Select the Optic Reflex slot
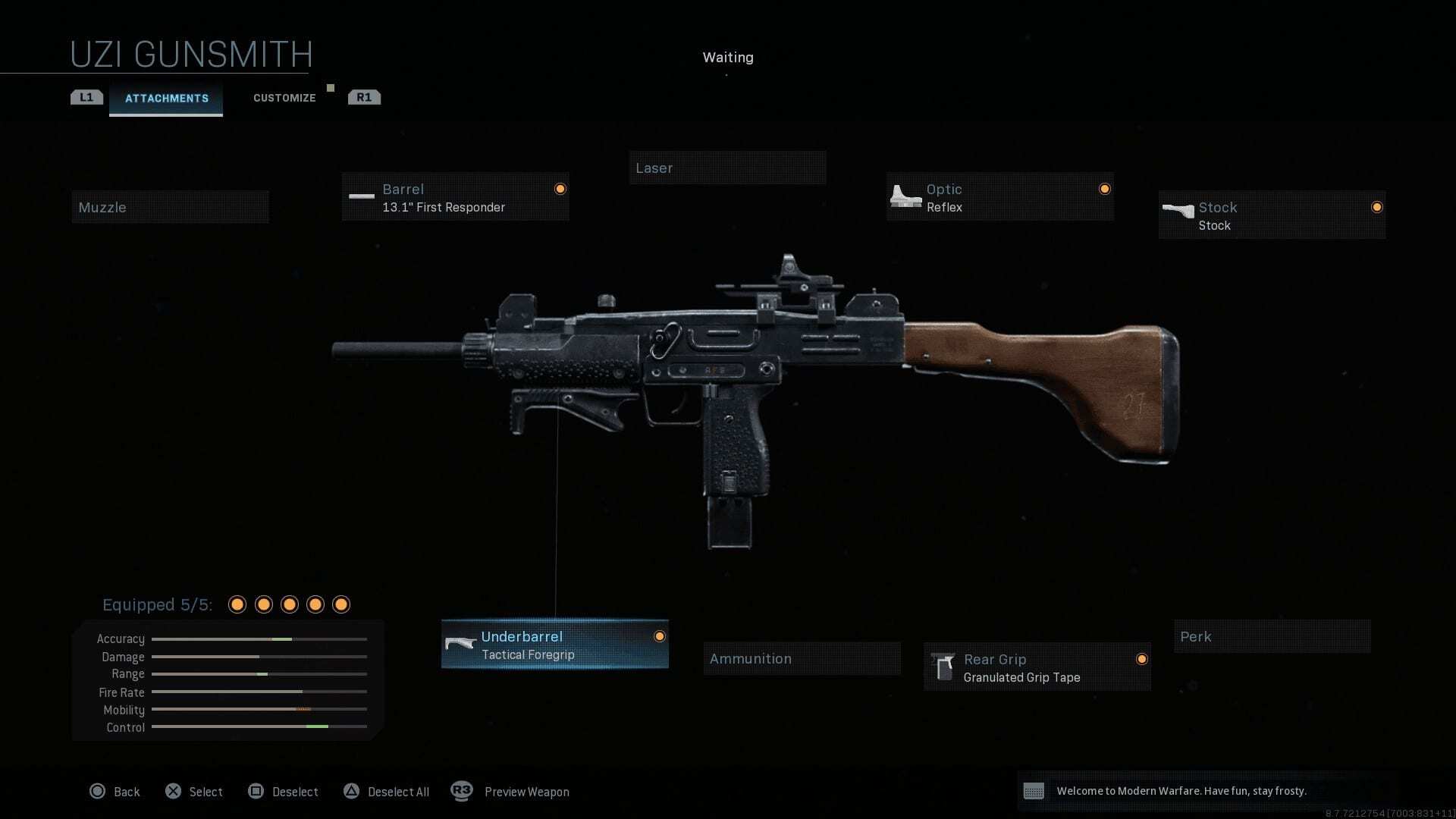 999,197
